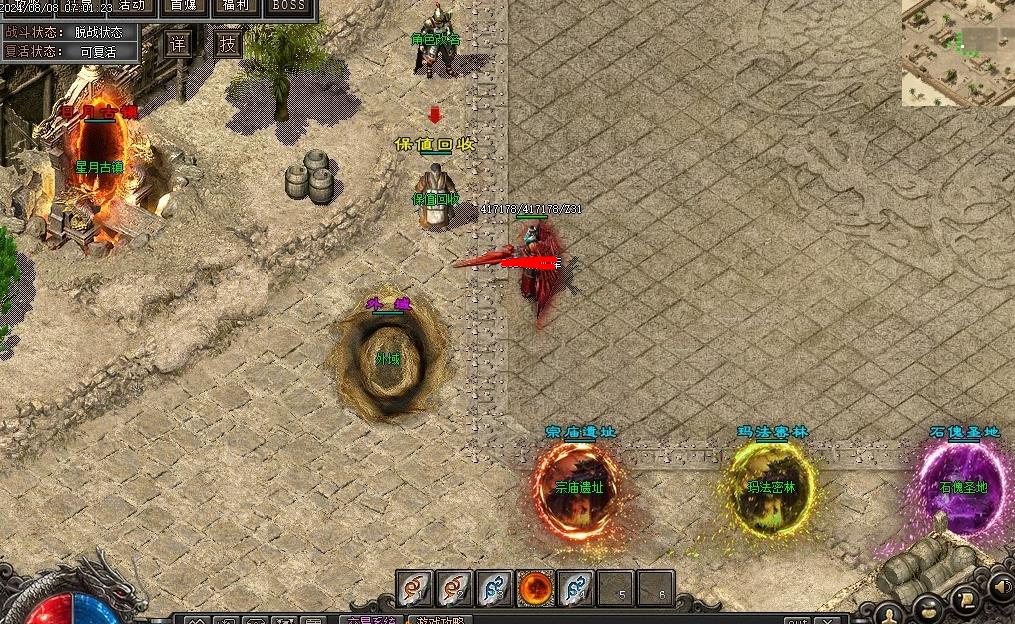Open the minimap
Image resolution: width=1015 pixels, height=624 pixels.
point(957,53)
